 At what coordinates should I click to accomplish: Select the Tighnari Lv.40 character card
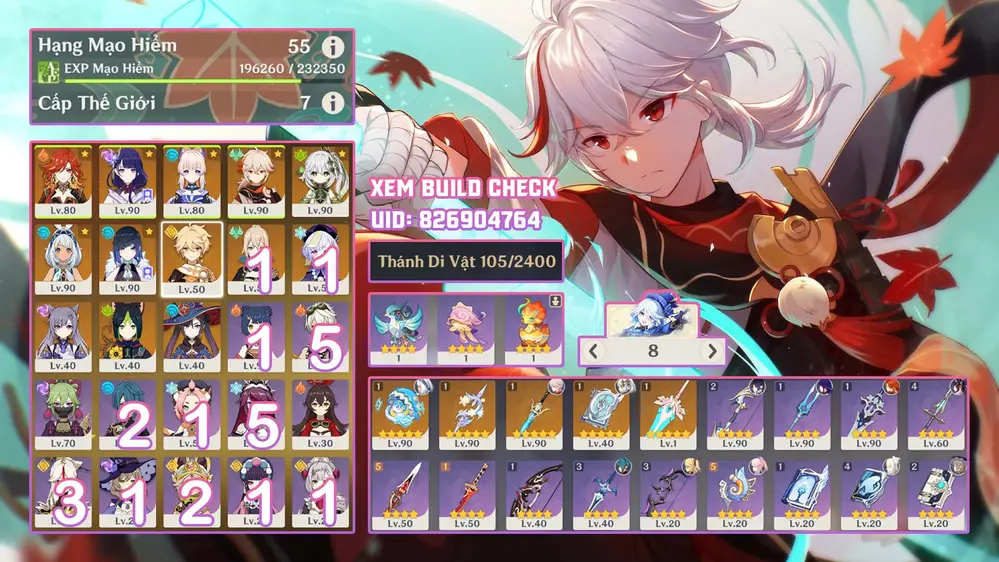point(127,335)
